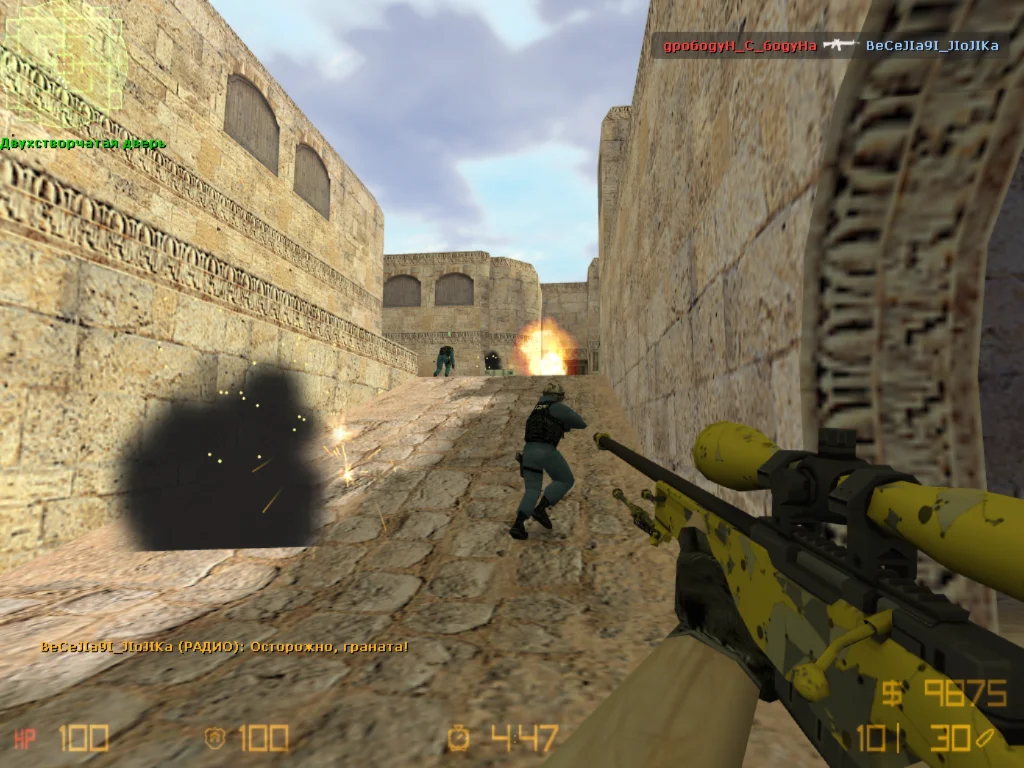
Task: Click the rifle icon in the kill feed
Action: (841, 46)
